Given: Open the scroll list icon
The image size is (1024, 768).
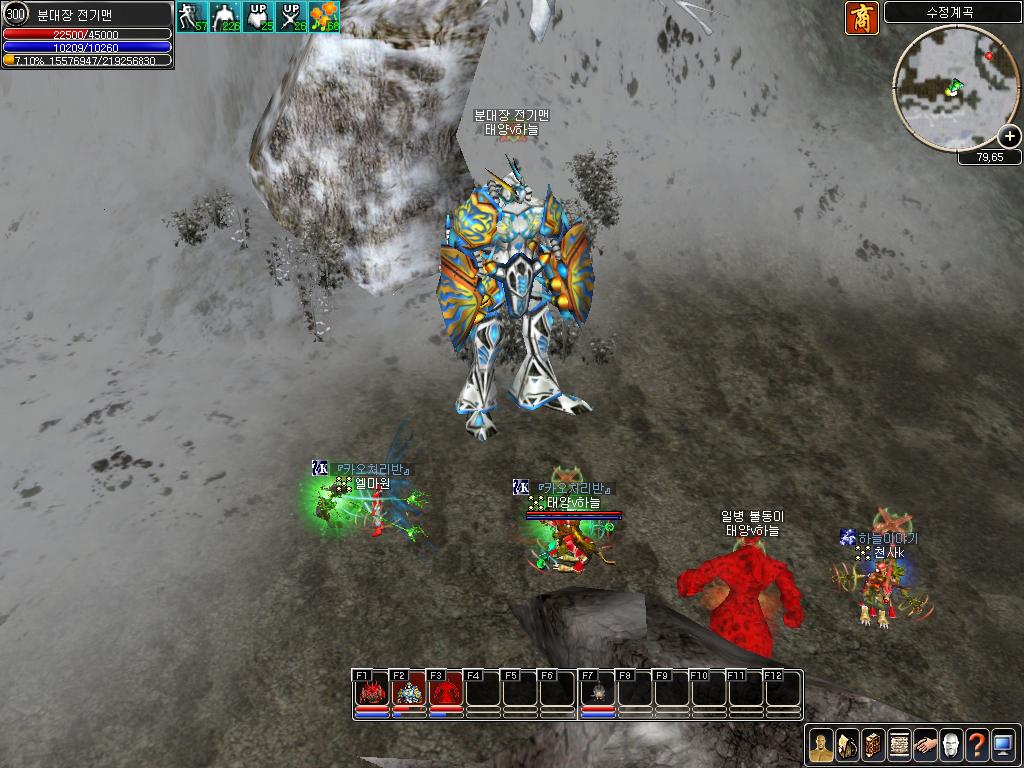Looking at the screenshot, I should (899, 744).
